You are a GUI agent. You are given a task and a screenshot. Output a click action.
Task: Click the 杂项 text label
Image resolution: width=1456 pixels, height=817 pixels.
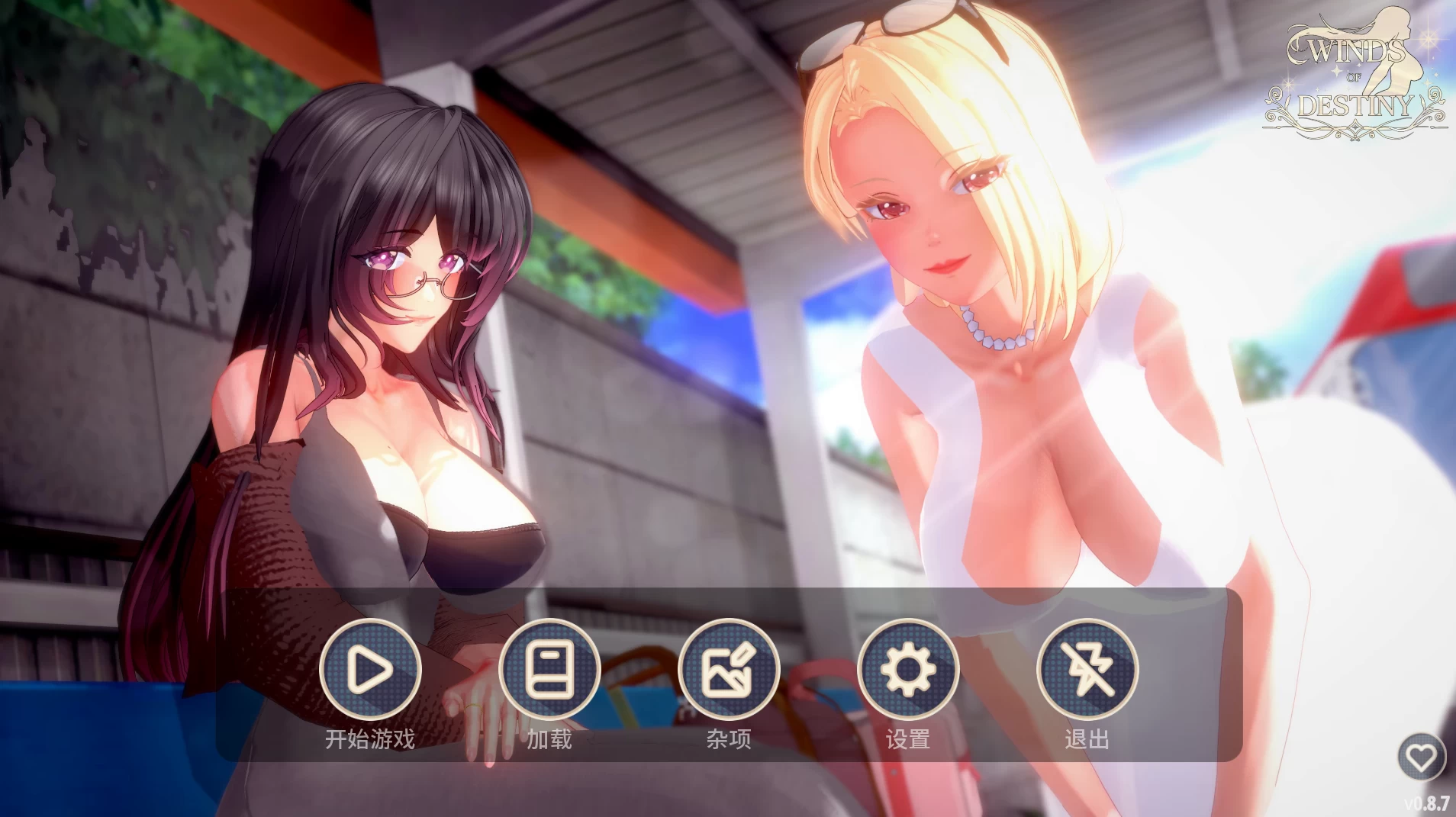(728, 739)
